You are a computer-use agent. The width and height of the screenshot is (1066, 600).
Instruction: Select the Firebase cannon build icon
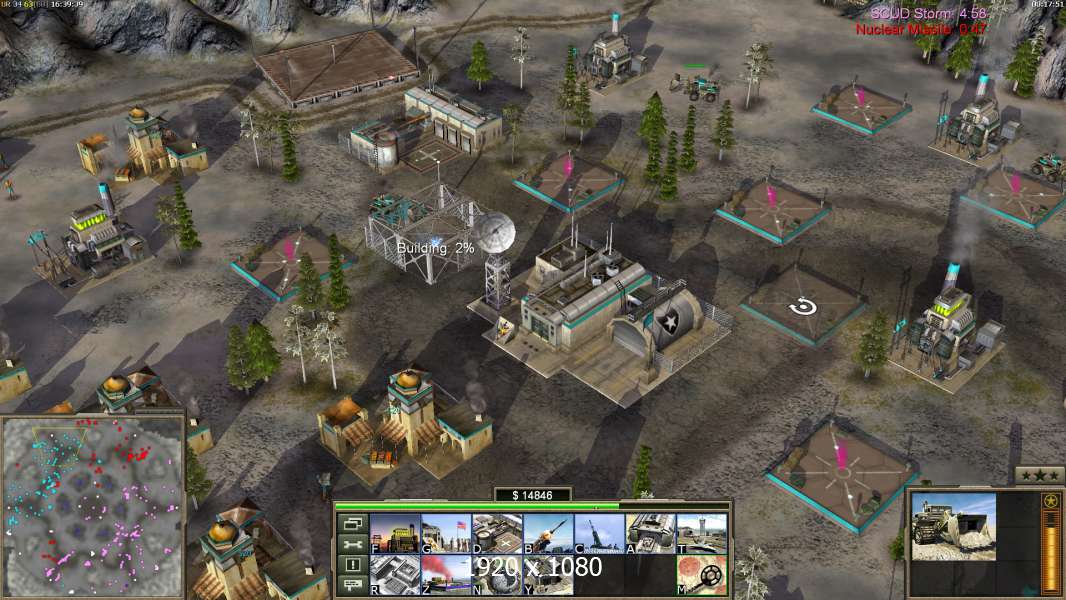coord(598,533)
